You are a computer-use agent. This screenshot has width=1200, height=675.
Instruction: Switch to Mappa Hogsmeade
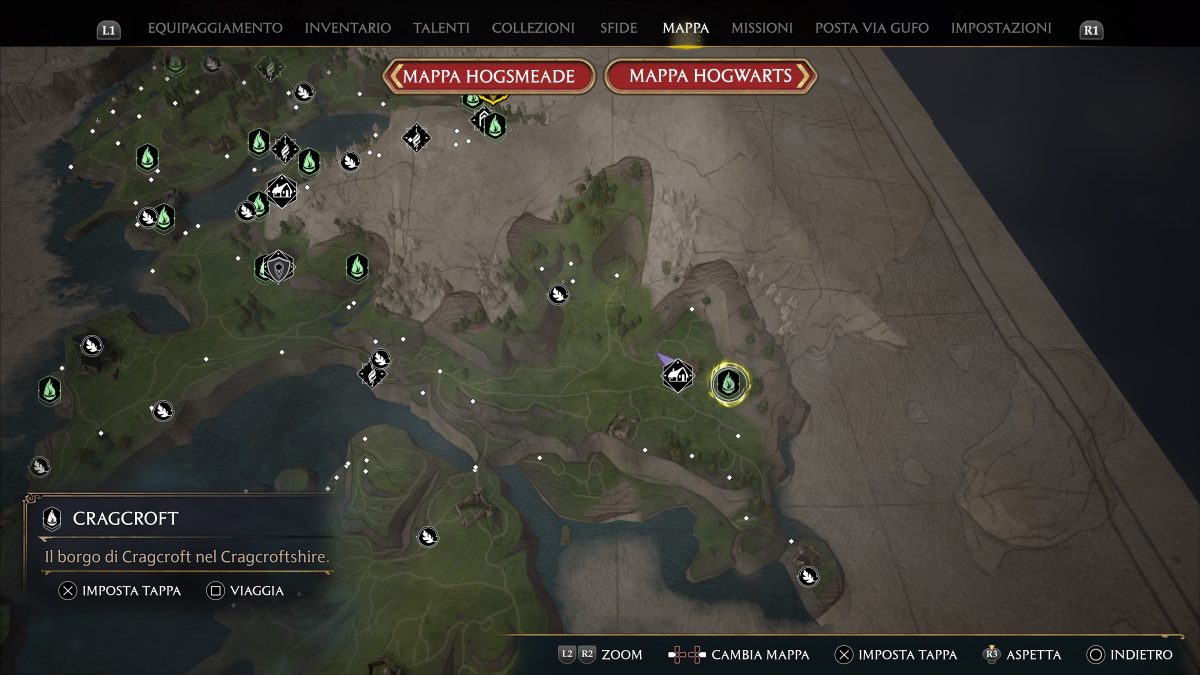click(489, 76)
